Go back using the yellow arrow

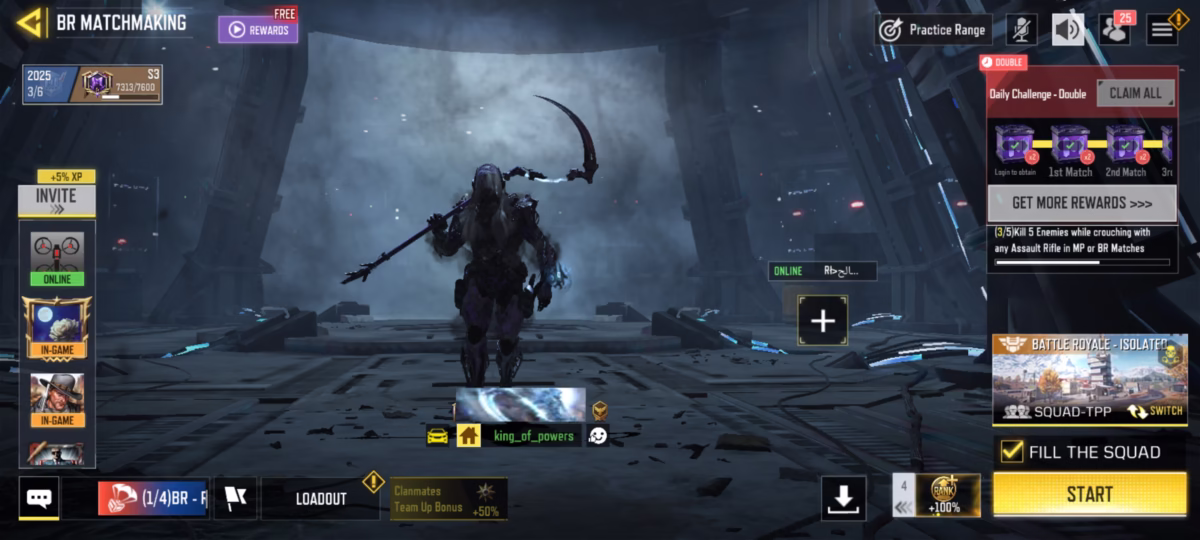pyautogui.click(x=31, y=22)
